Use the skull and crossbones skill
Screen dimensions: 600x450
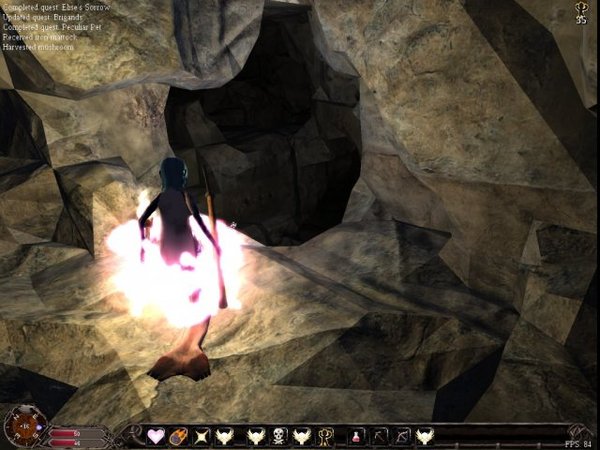pos(279,436)
